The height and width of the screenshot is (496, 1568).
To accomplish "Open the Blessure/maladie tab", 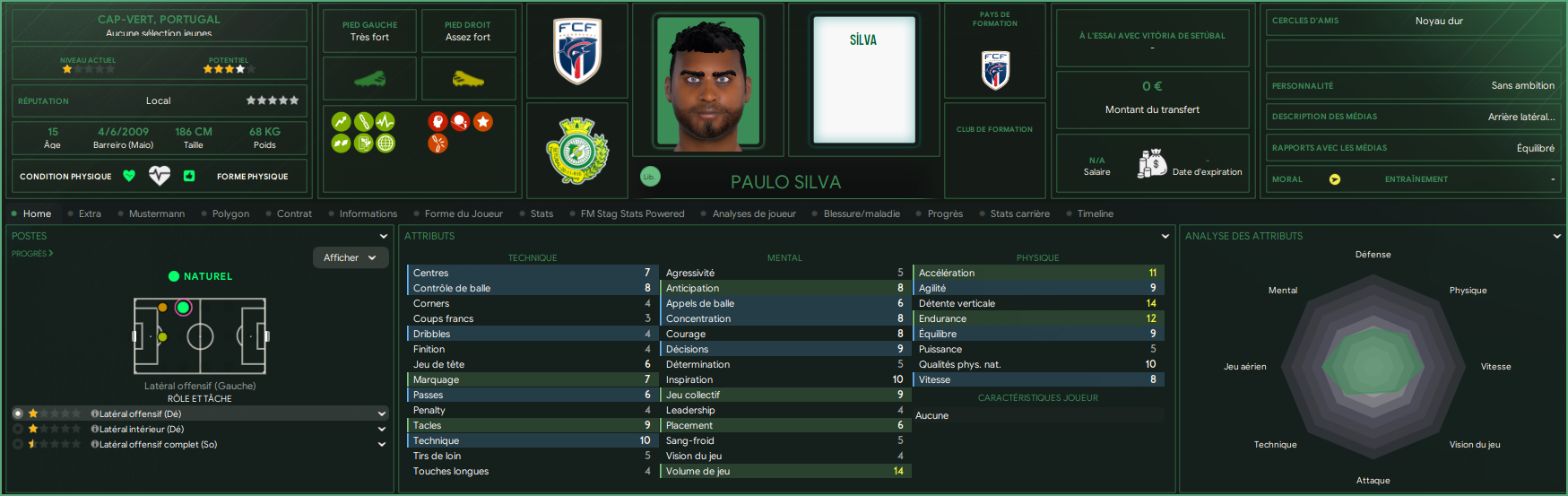I will 862,213.
